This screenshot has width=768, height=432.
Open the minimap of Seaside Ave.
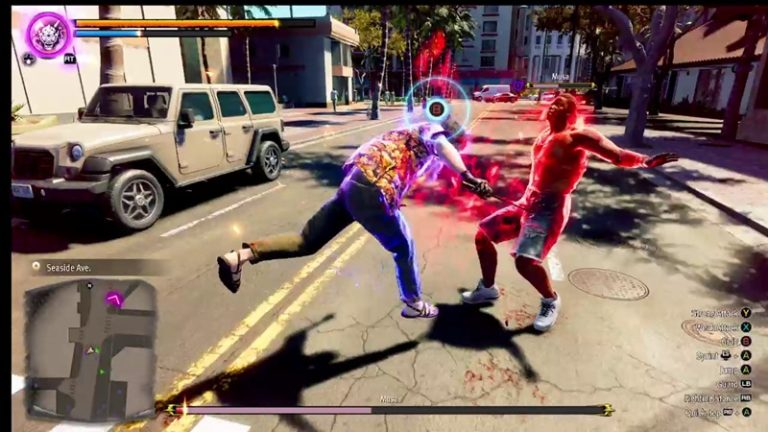click(90, 348)
